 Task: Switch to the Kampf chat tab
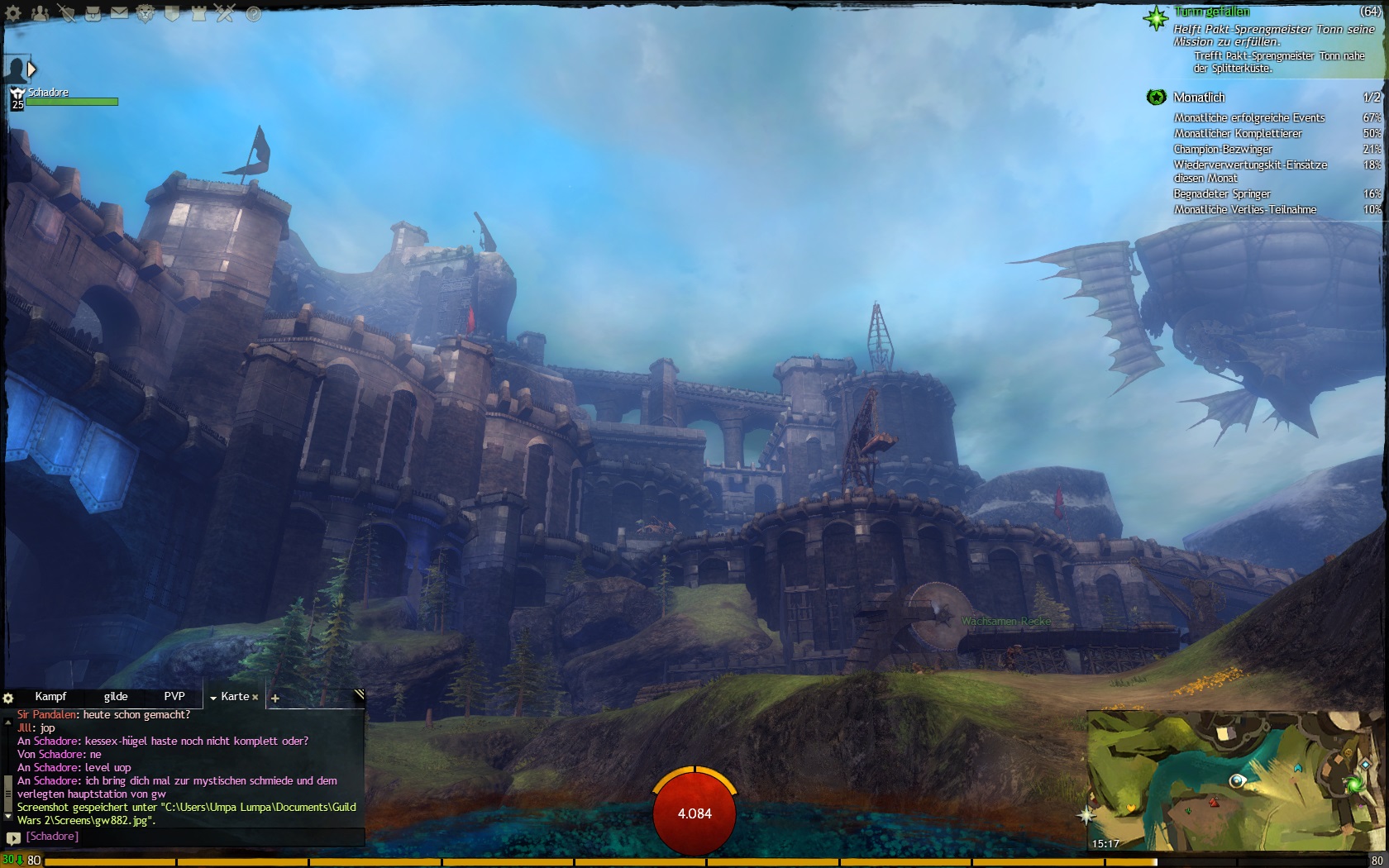pyautogui.click(x=50, y=697)
